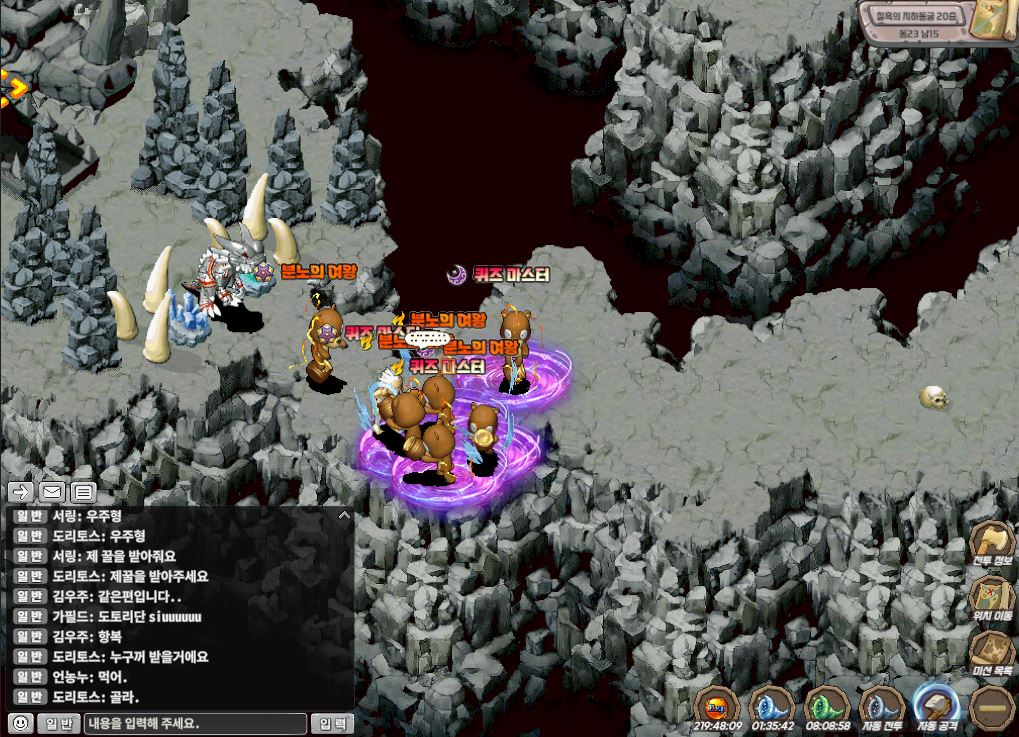Open the mail envelope button
The height and width of the screenshot is (737, 1019).
click(x=52, y=491)
